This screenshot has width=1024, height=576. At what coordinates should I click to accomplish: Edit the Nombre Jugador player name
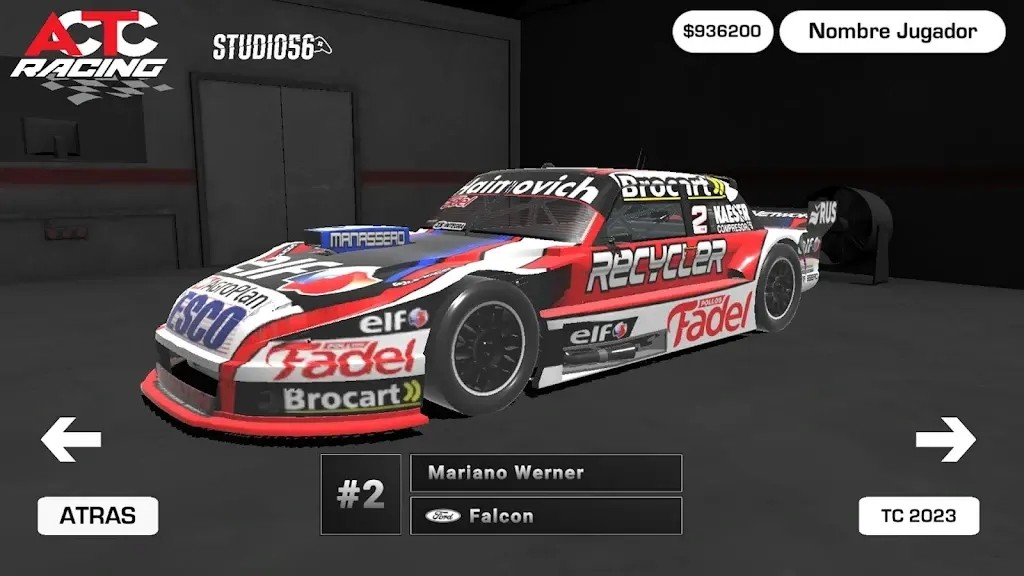pyautogui.click(x=892, y=31)
